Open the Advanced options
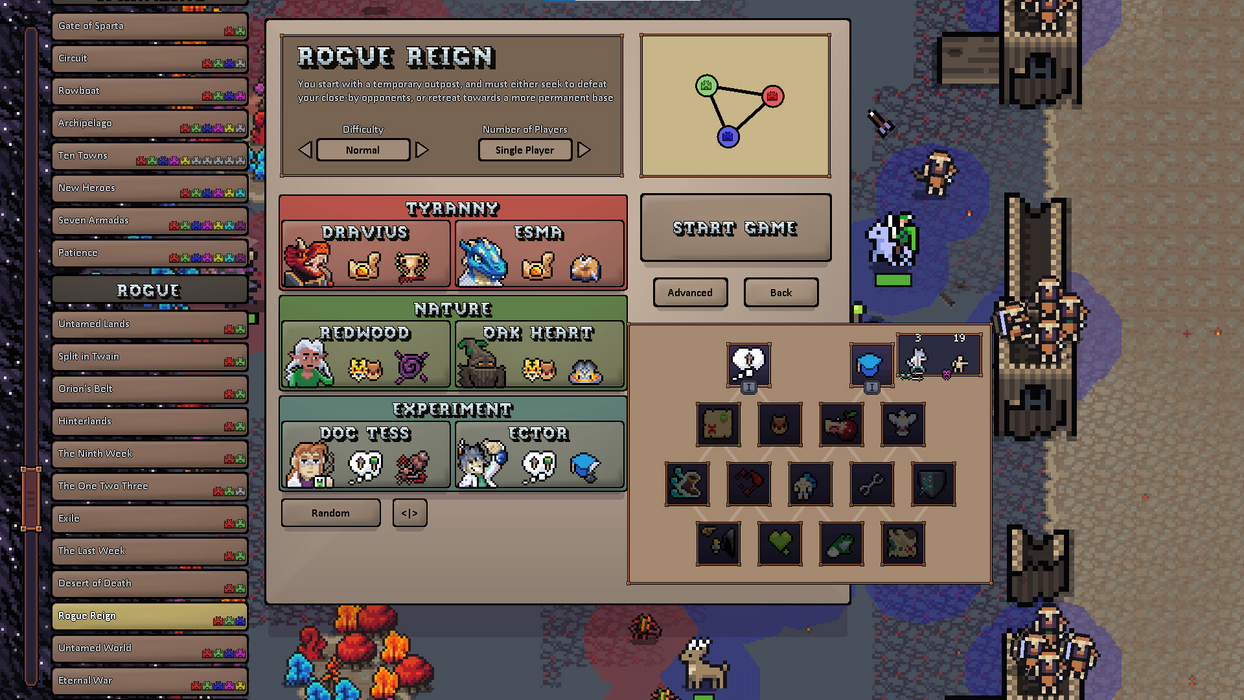The image size is (1244, 700). [x=690, y=292]
